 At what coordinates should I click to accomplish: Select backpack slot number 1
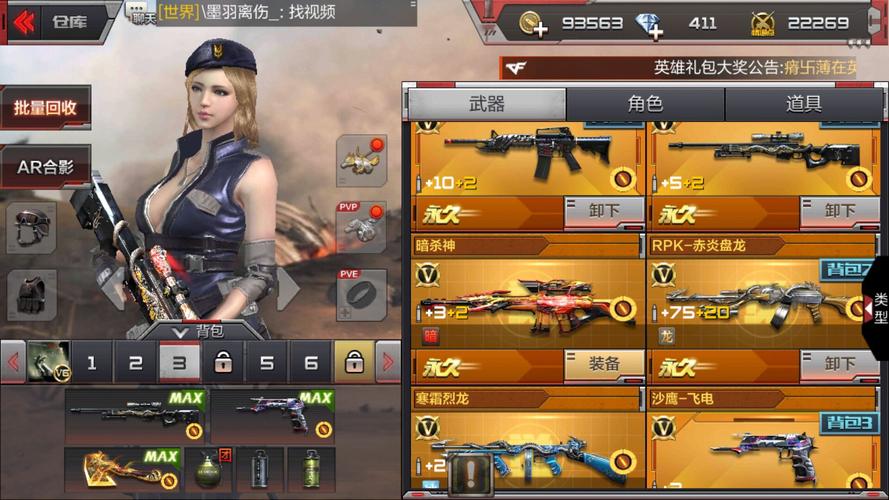coord(92,362)
